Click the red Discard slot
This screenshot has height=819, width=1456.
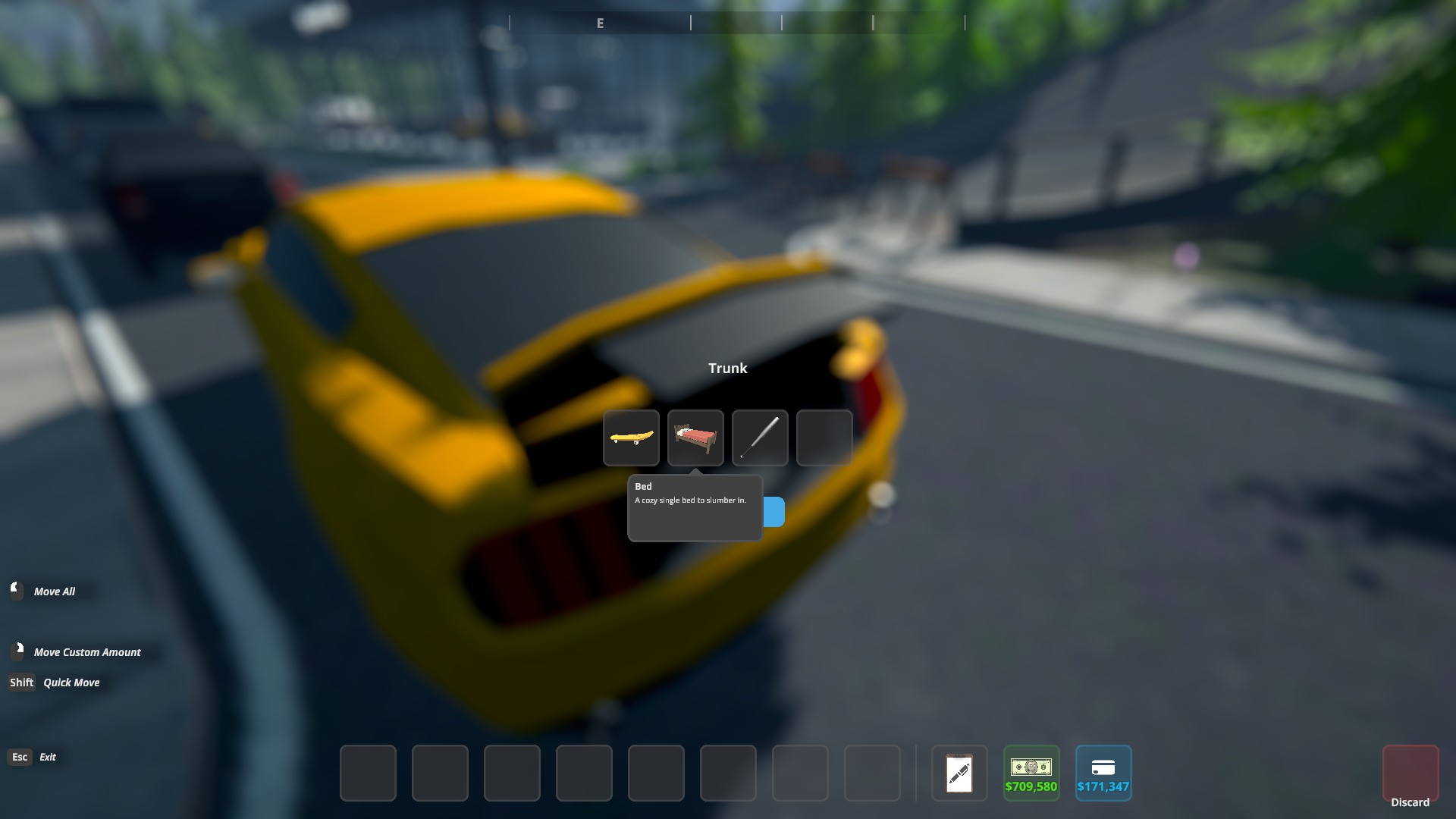(x=1410, y=773)
